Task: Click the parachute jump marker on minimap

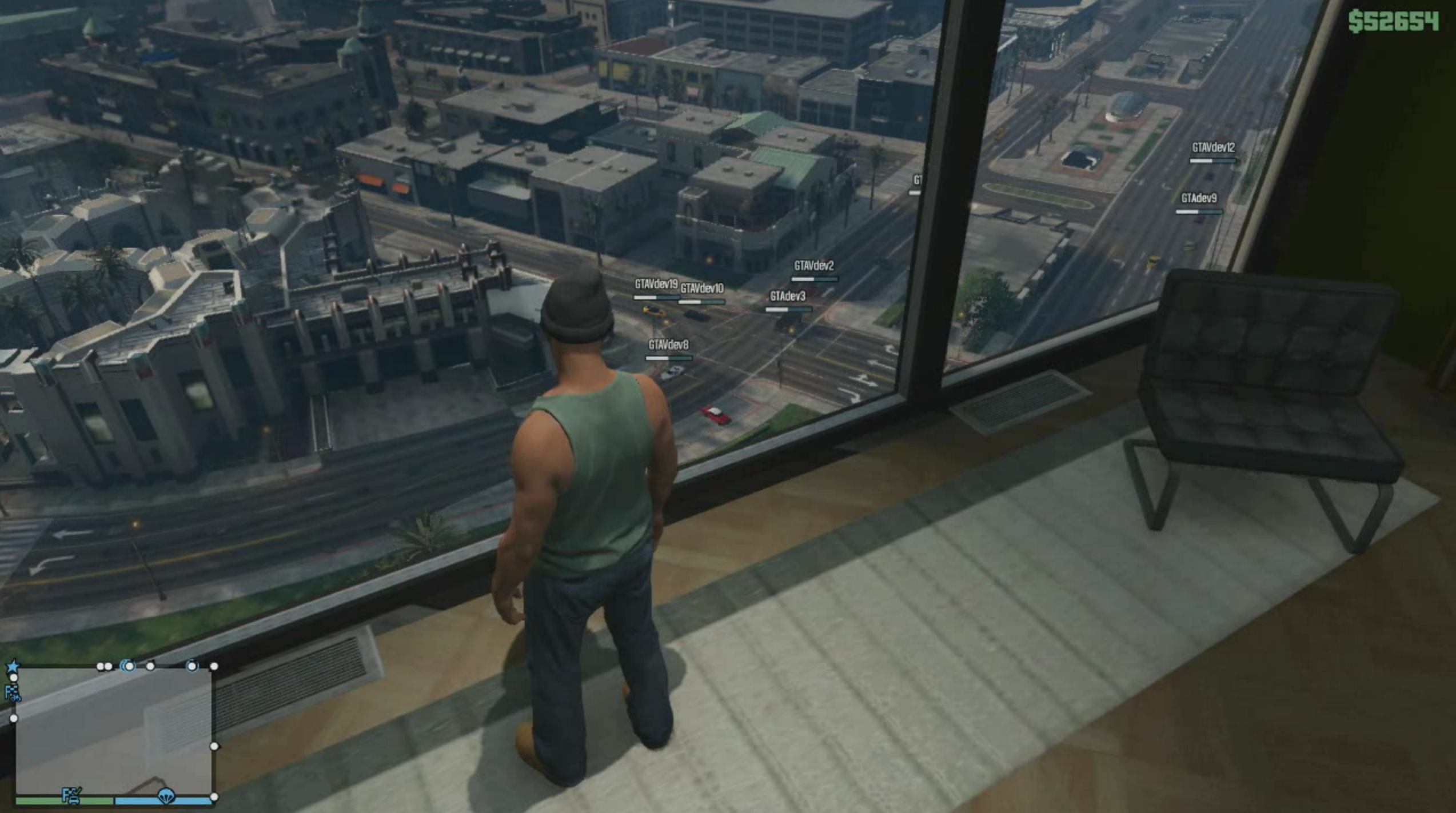Action: (166, 795)
